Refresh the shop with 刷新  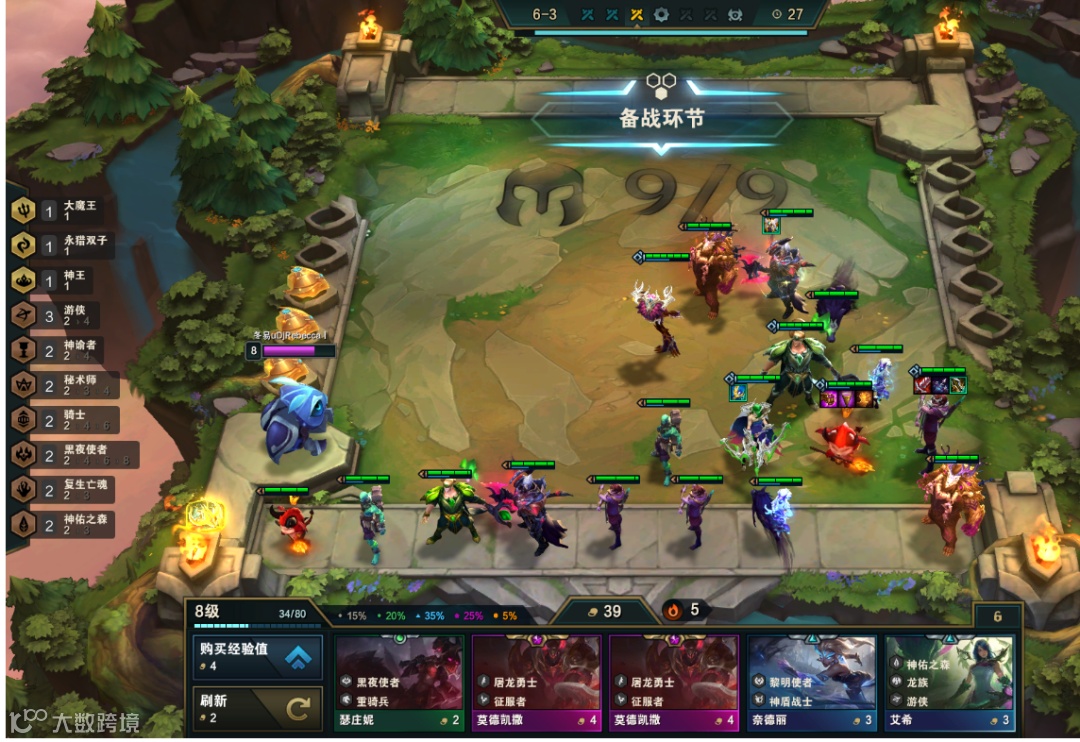258,709
